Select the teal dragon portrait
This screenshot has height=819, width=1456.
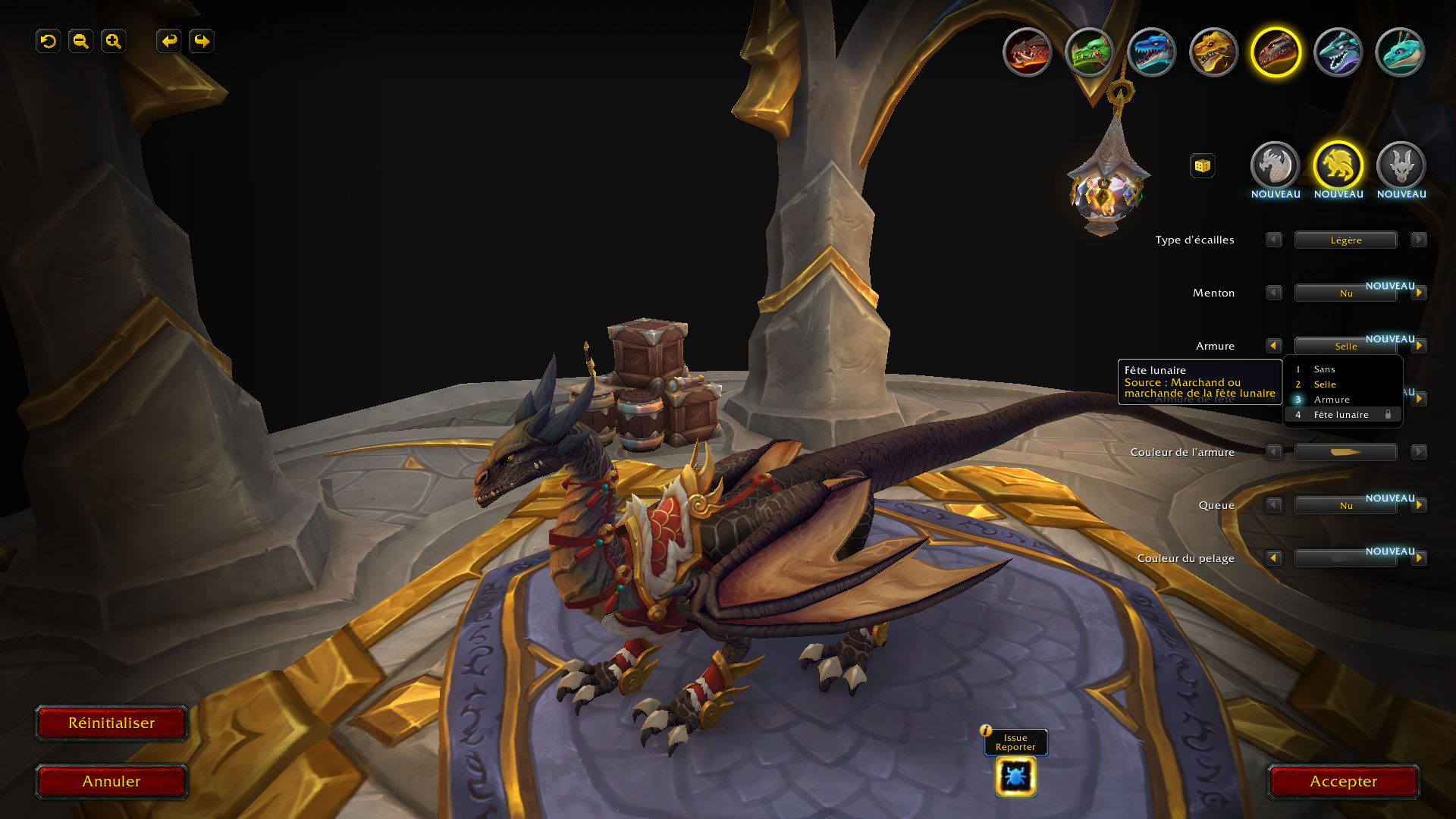1400,52
